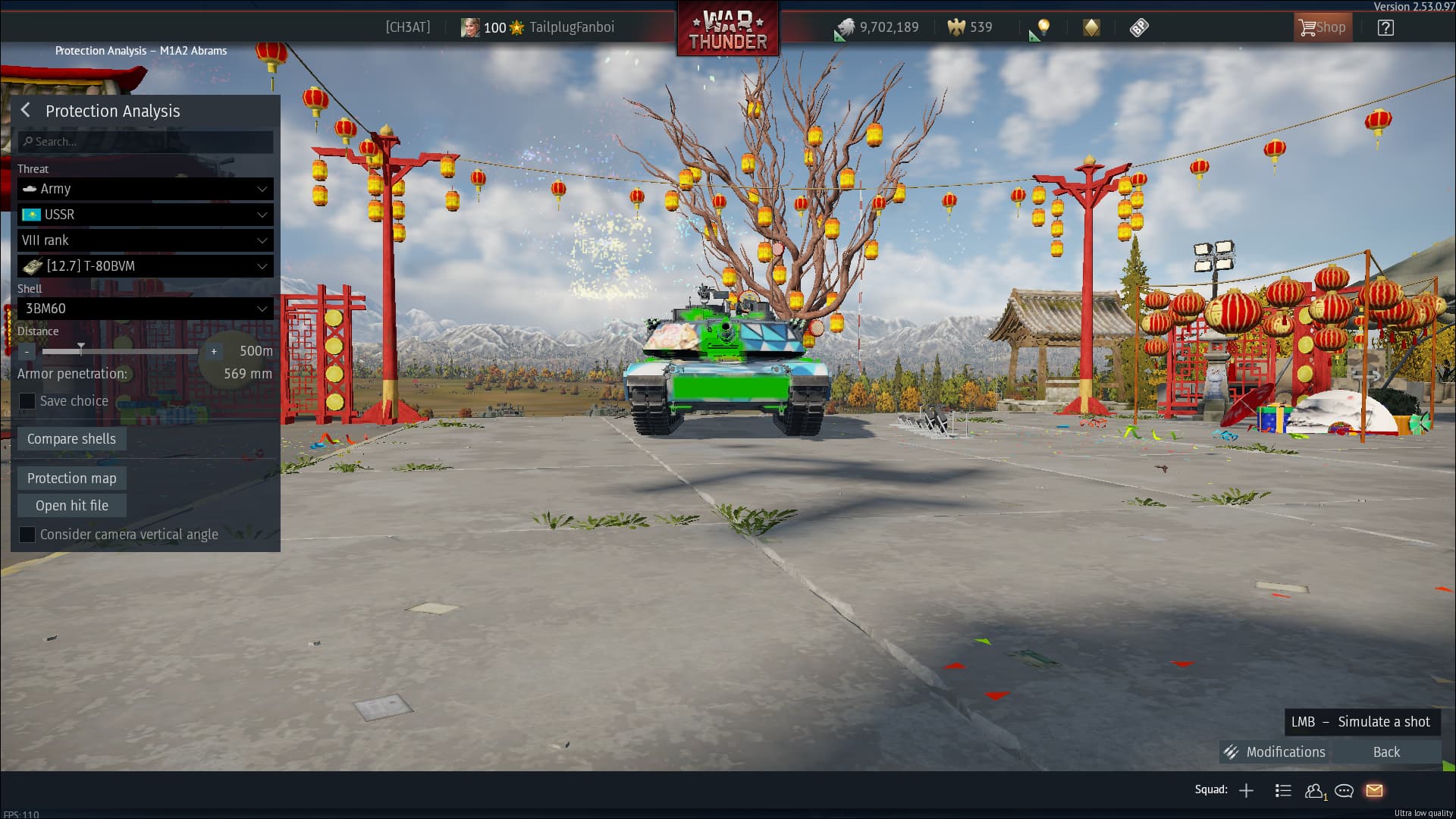
Task: Enable Consider camera vertical angle
Action: pyautogui.click(x=27, y=535)
